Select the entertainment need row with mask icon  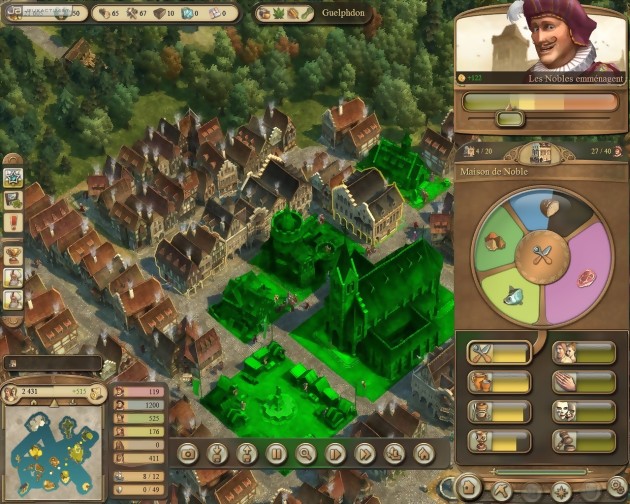[x=583, y=410]
